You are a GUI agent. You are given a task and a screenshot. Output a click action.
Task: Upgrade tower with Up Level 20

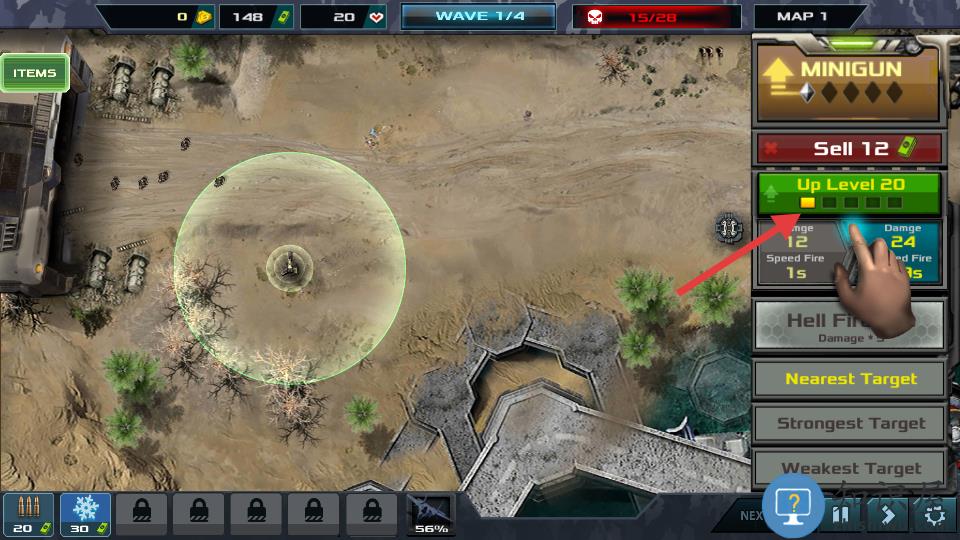[849, 193]
